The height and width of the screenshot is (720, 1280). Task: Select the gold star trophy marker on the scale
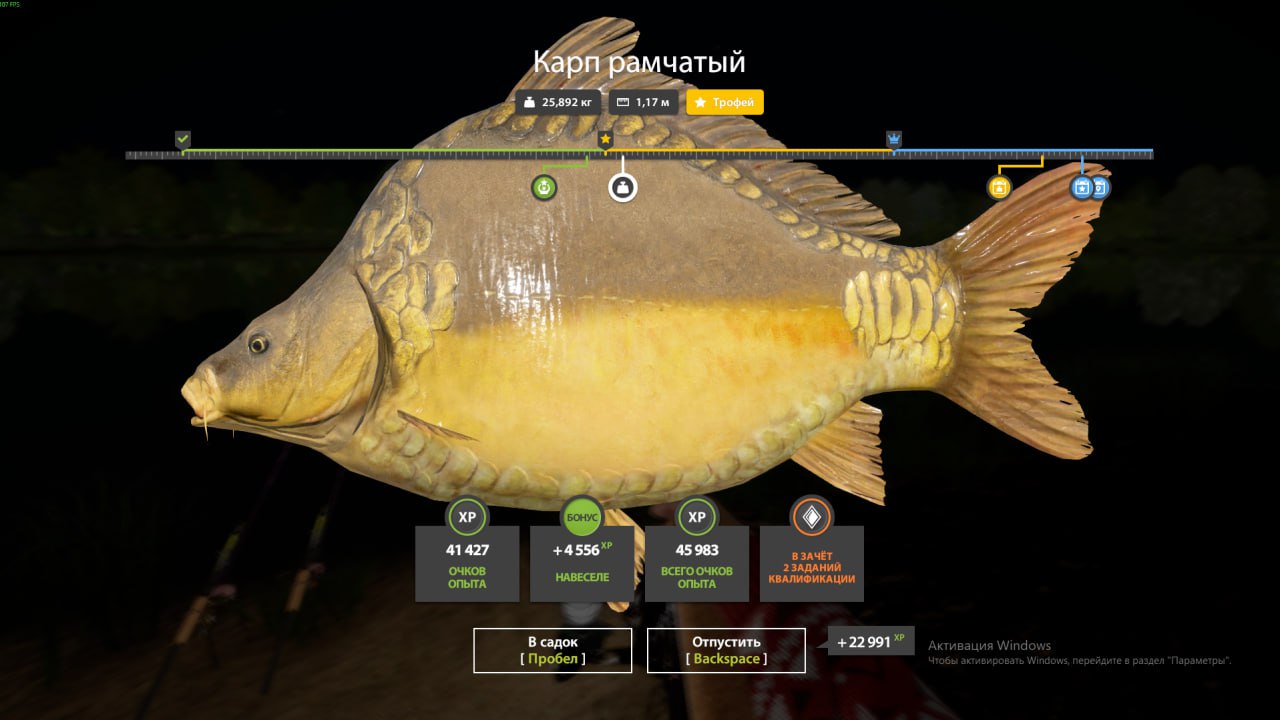605,139
